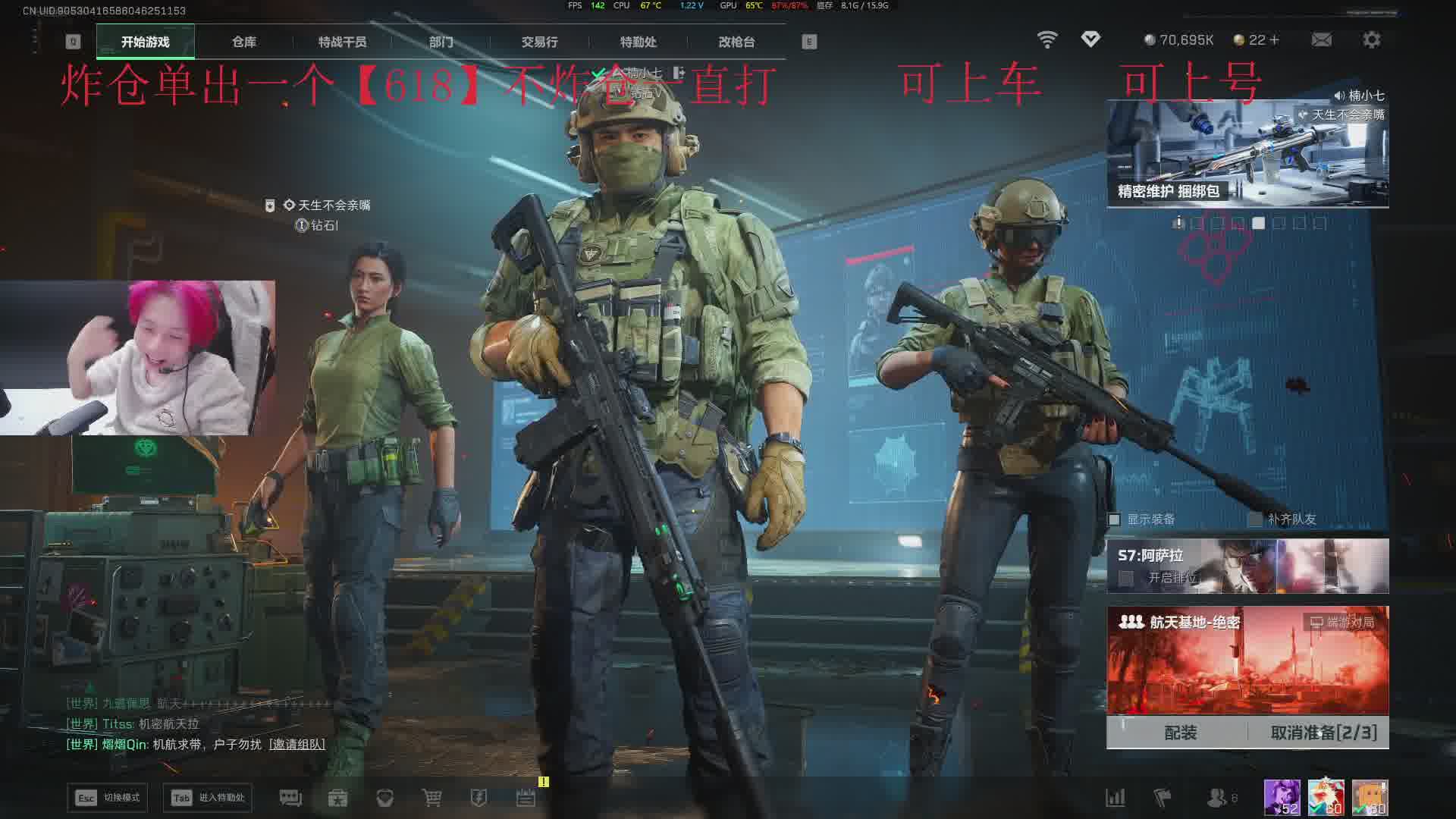Switch to the 特勤处 tab

[638, 42]
